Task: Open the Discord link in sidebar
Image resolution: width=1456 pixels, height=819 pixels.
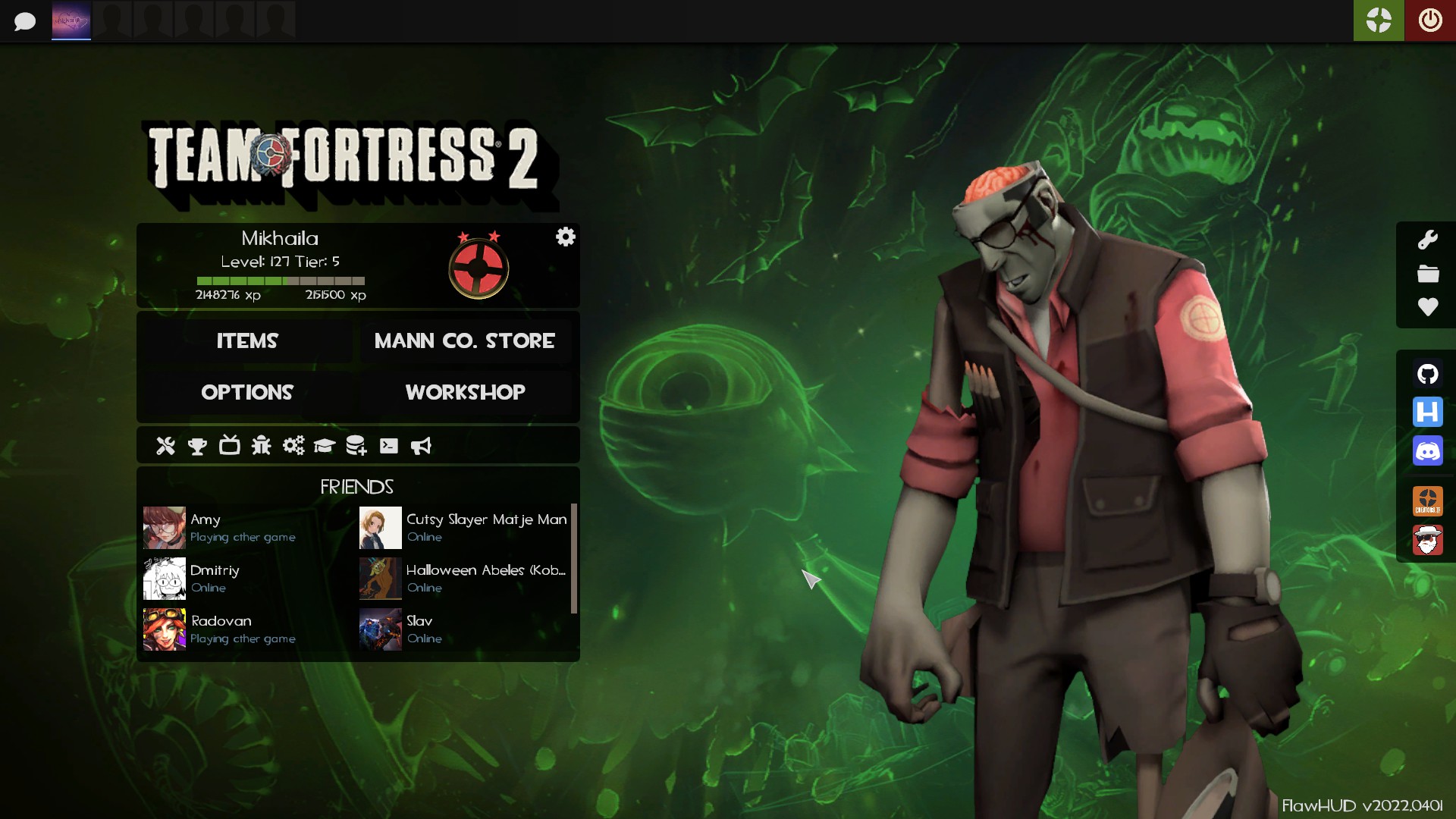Action: (x=1429, y=451)
